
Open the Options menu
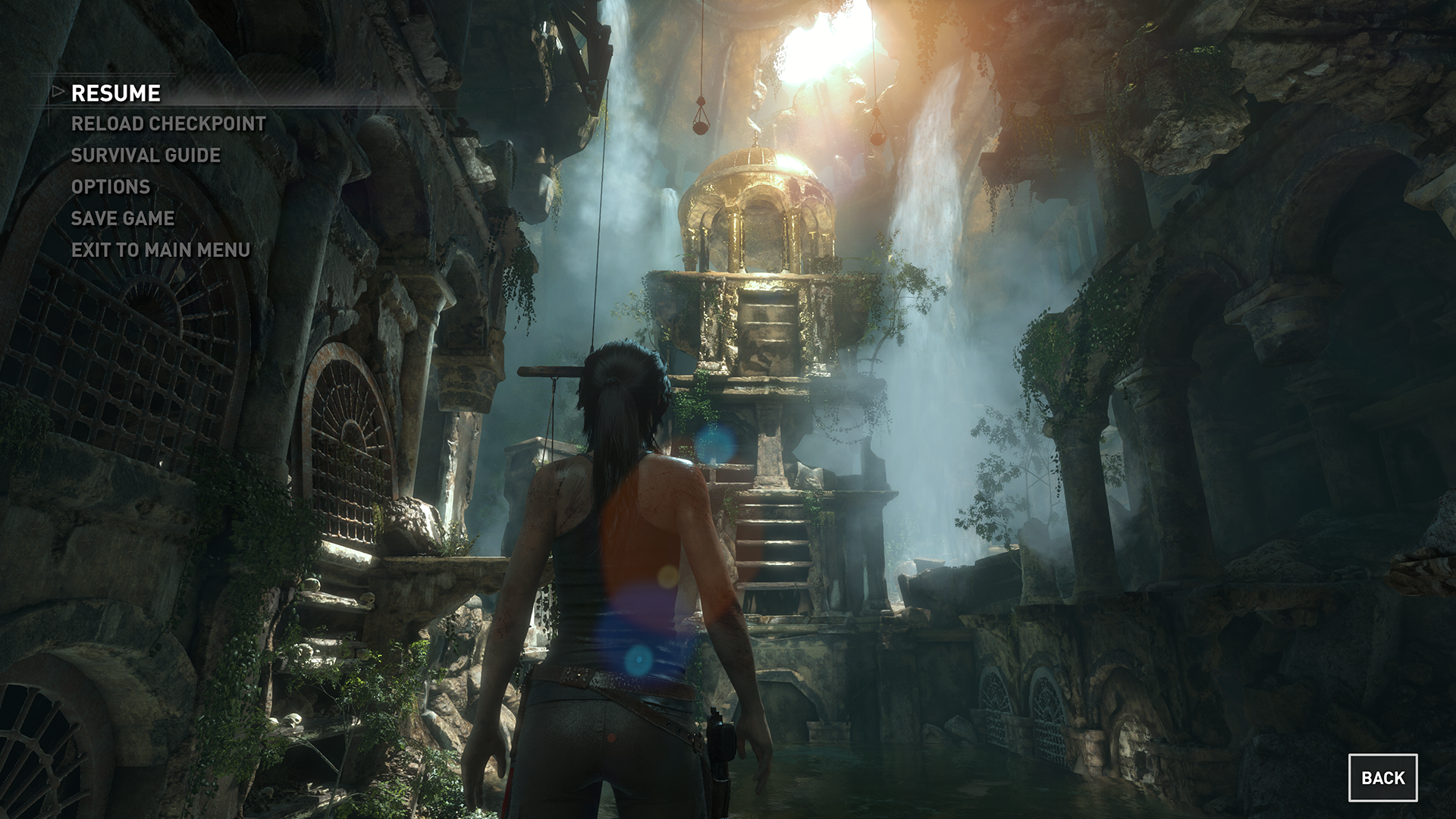click(111, 187)
